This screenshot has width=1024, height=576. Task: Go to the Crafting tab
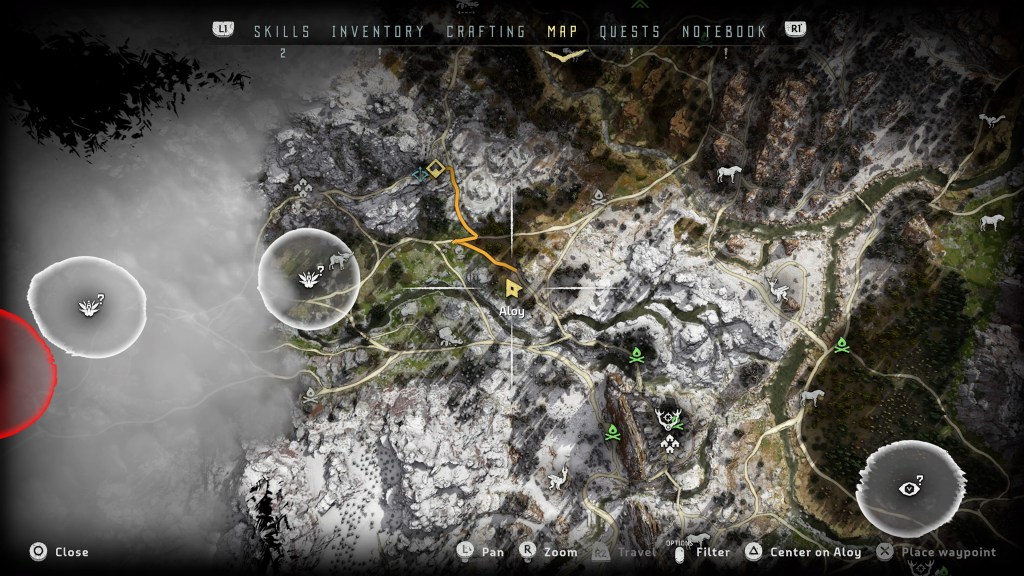click(486, 31)
